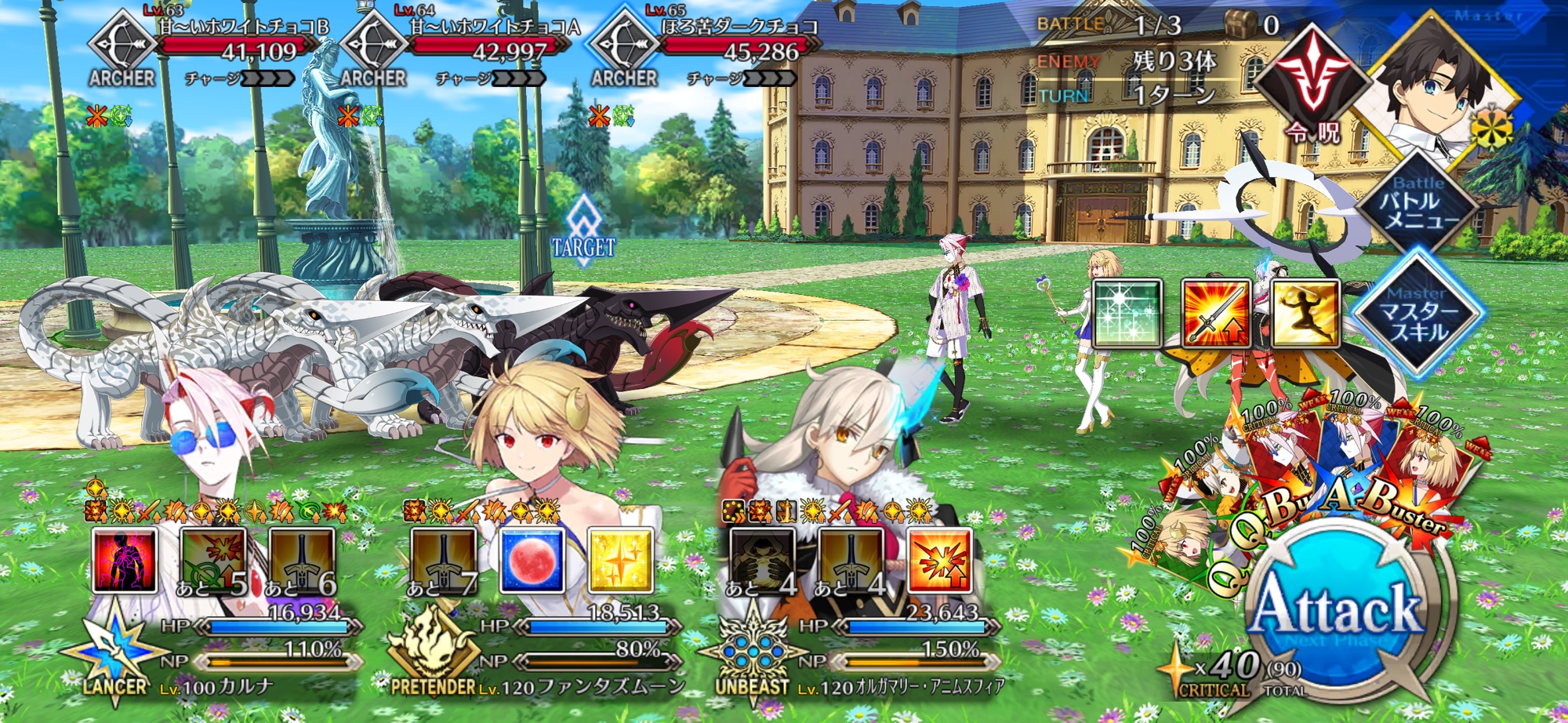Activate Phantasmoon's yellow sparkle skill
Viewport: 1568px width, 723px height.
620,560
